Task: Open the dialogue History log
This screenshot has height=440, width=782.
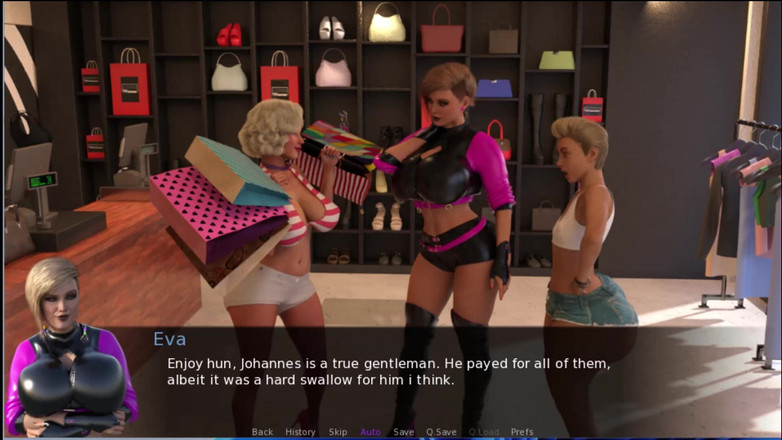Action: pyautogui.click(x=300, y=432)
